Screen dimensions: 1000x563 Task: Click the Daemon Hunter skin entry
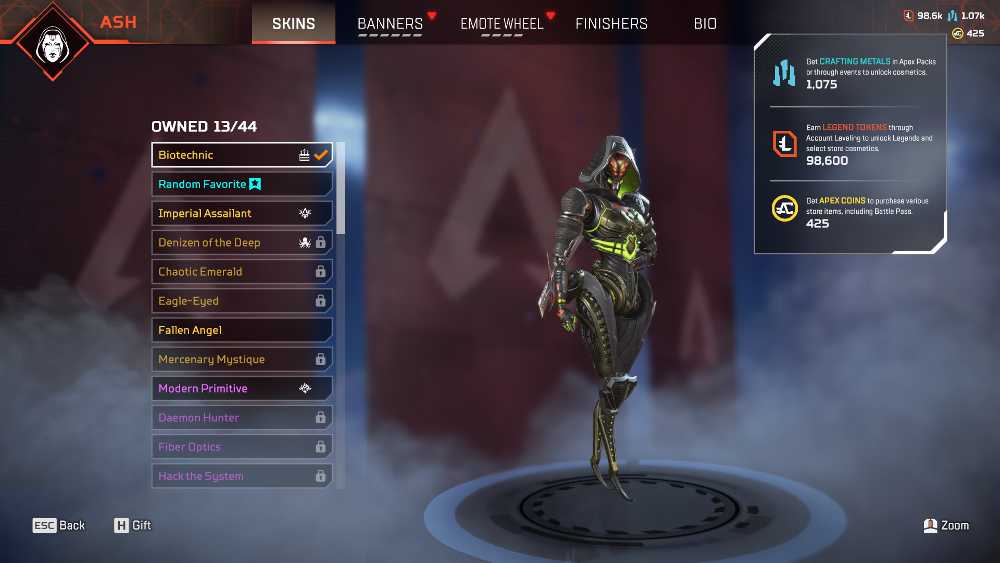(242, 417)
